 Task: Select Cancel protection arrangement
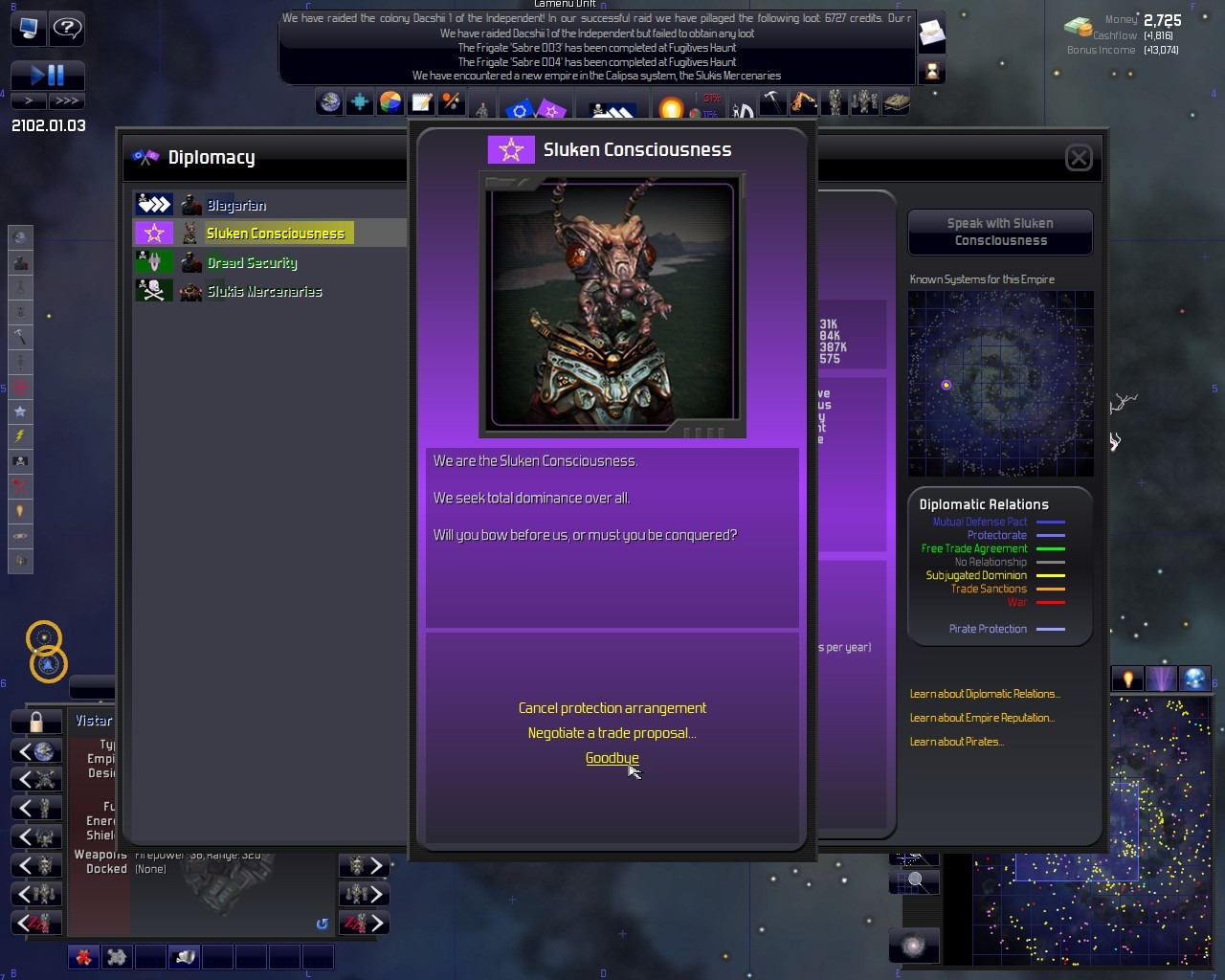[x=612, y=708]
